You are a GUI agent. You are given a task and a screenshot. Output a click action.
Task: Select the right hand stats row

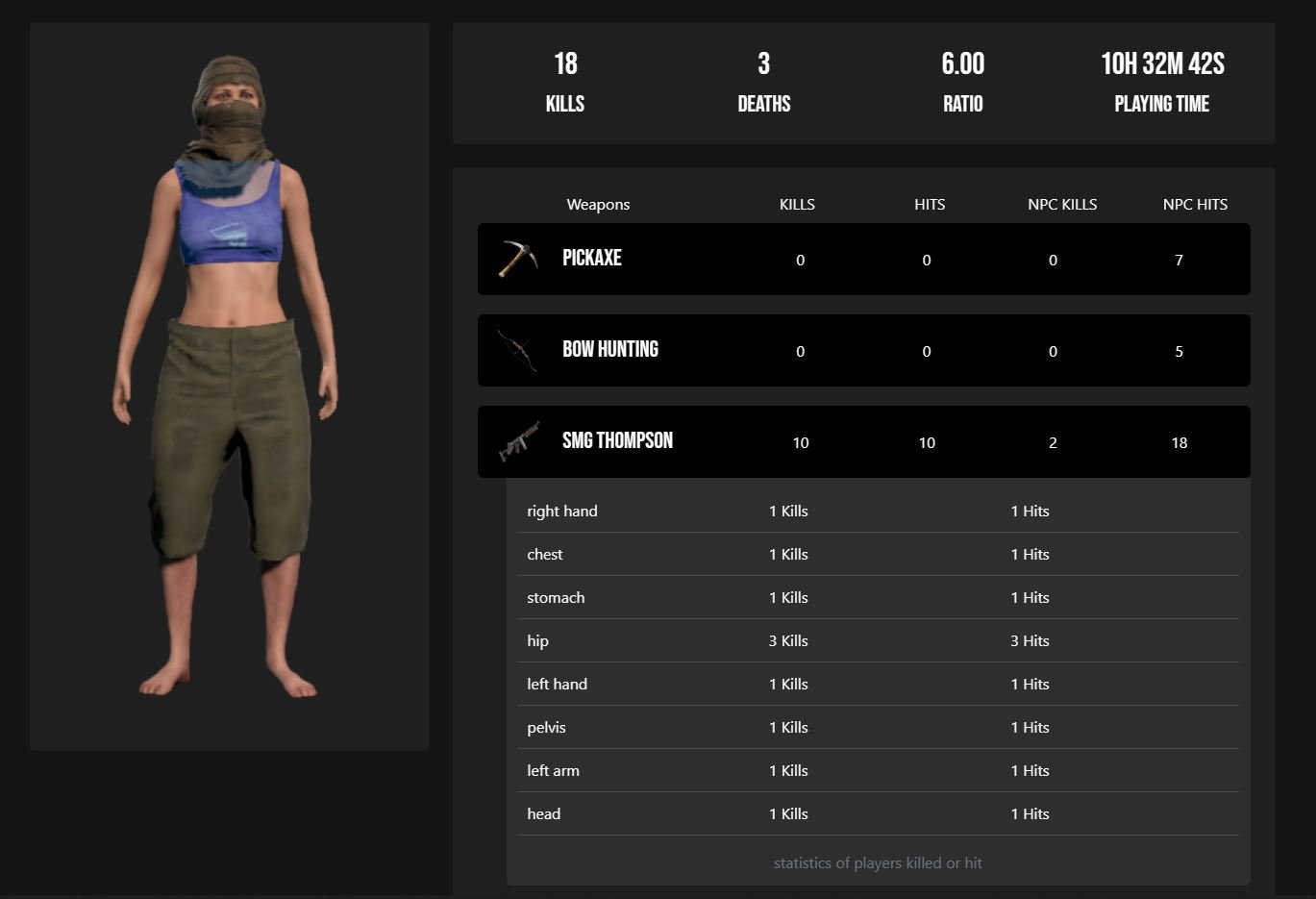(878, 512)
